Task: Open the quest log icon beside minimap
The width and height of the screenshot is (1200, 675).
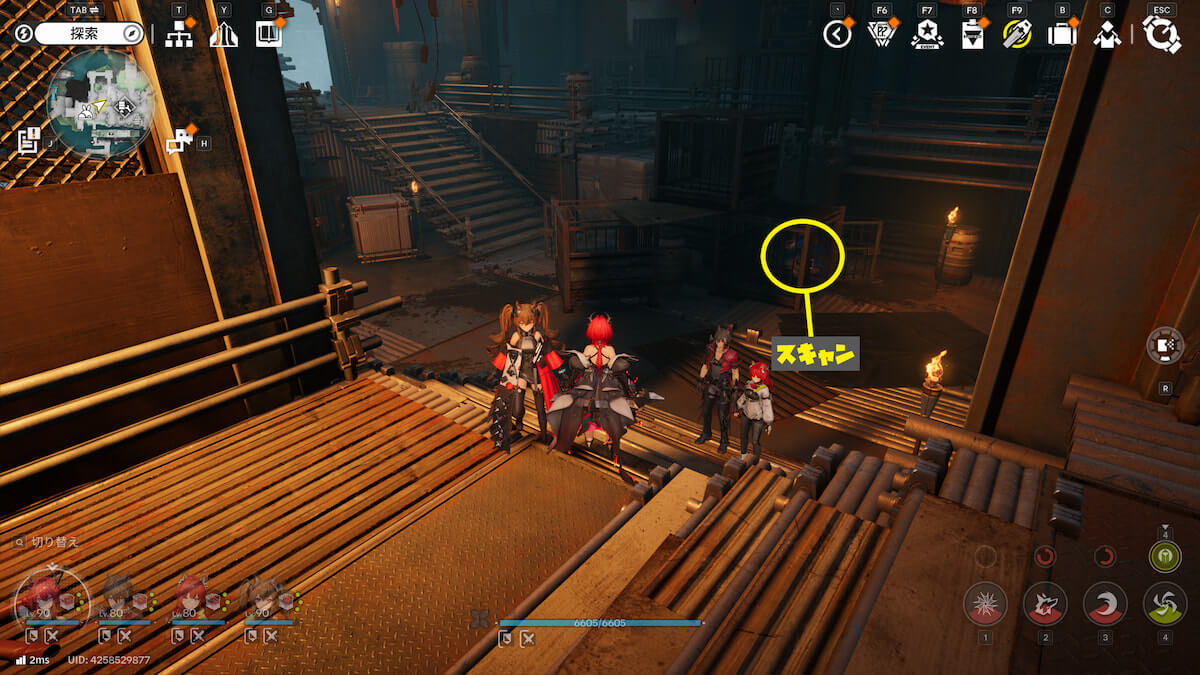Action: click(x=28, y=140)
